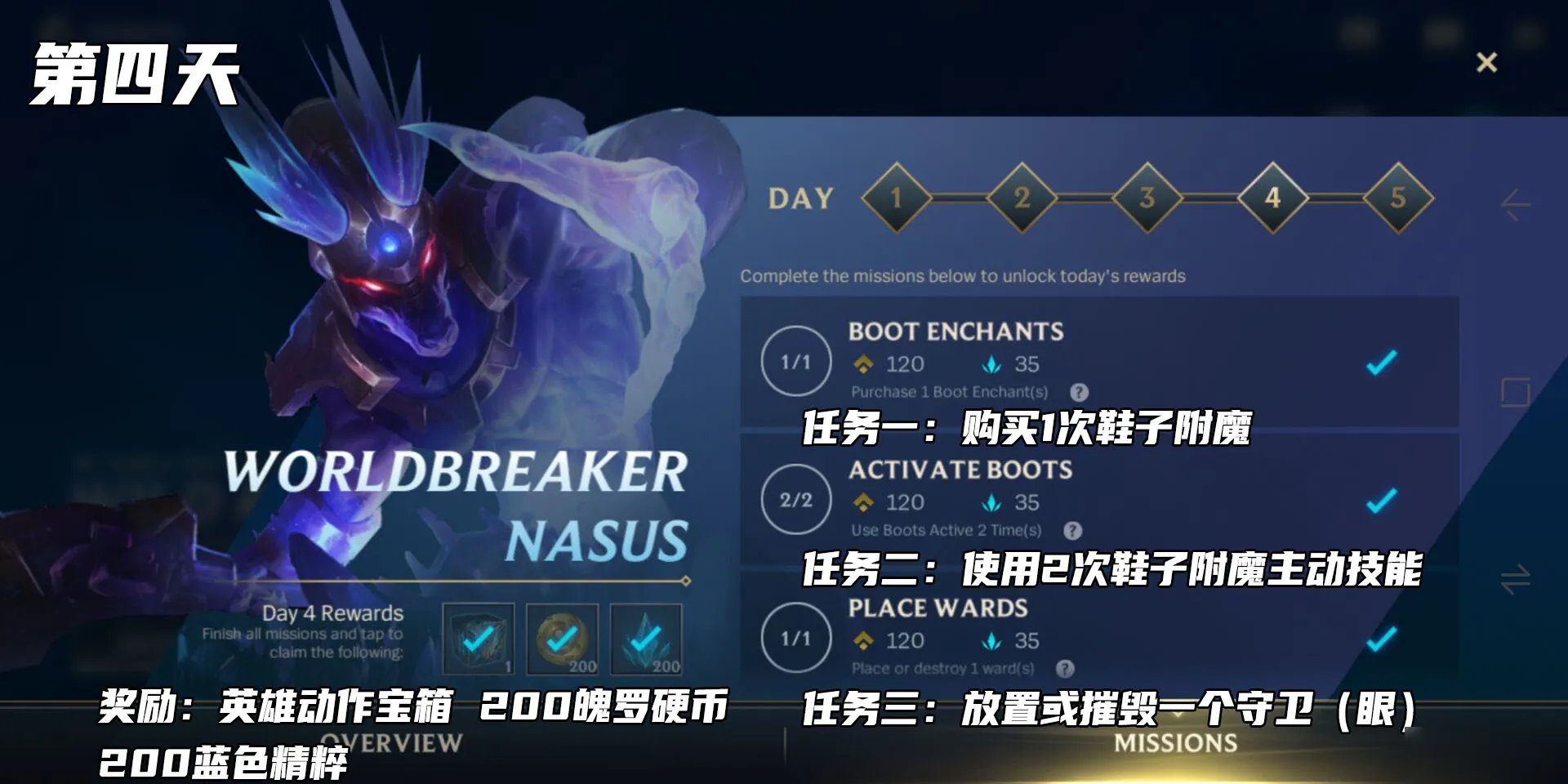The width and height of the screenshot is (1568, 784).
Task: Open the hero action chest reward icon
Action: coord(480,639)
